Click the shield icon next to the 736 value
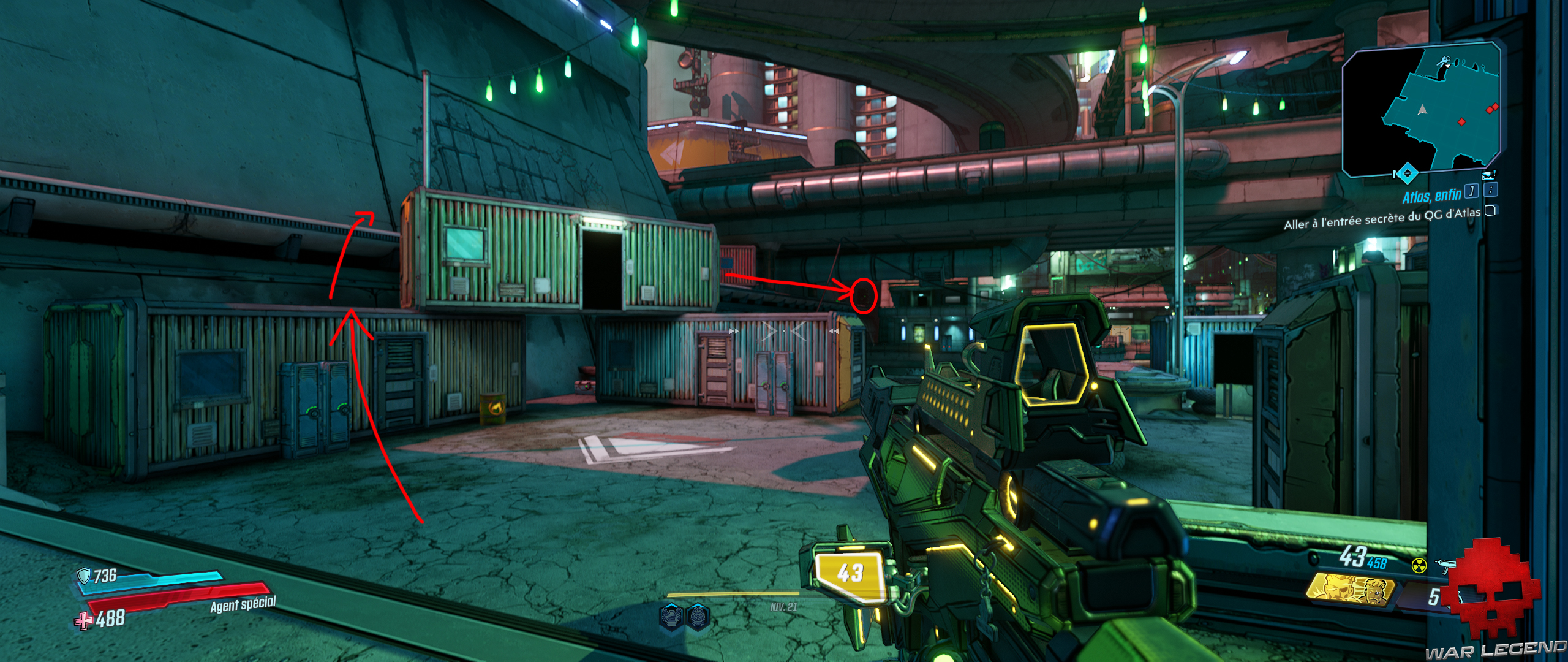The width and height of the screenshot is (1568, 662). [x=84, y=577]
